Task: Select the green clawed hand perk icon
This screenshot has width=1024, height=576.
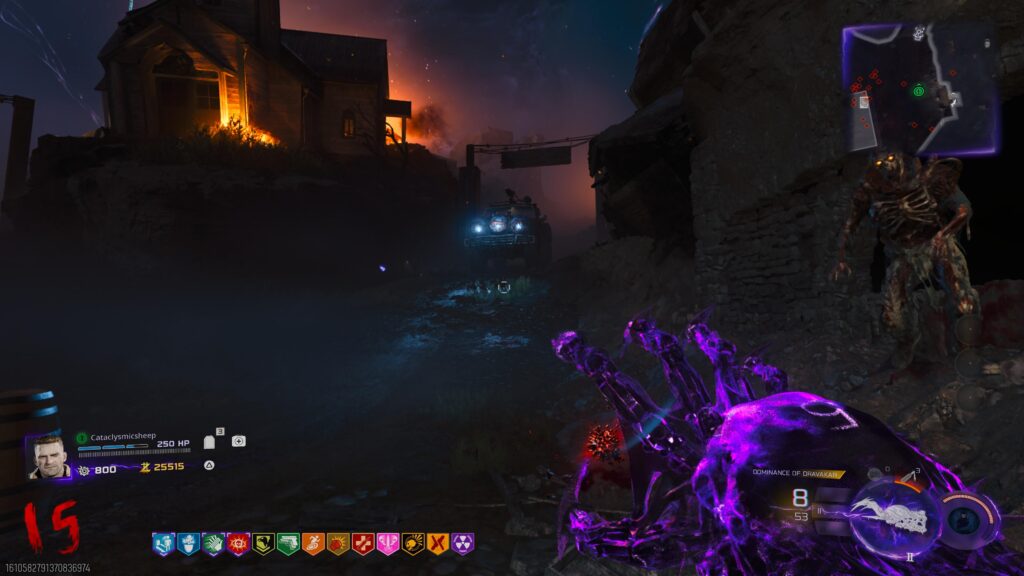Action: tap(213, 544)
